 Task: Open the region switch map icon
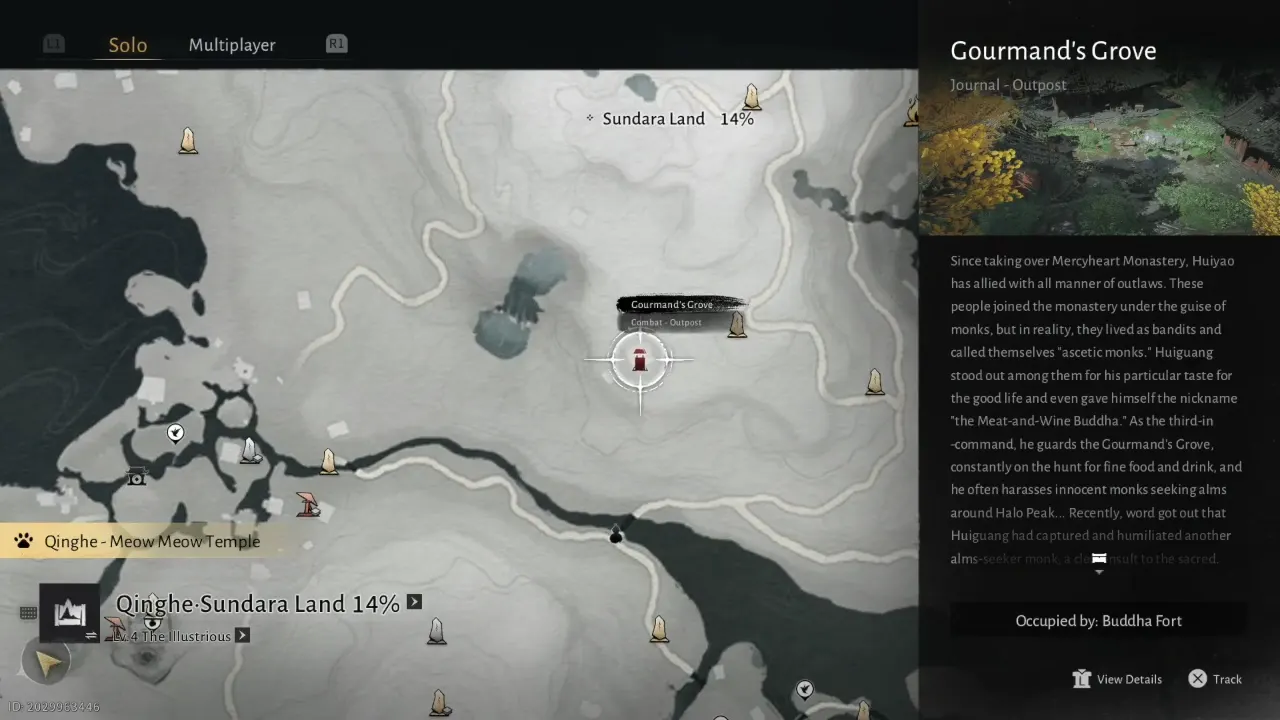click(x=69, y=613)
